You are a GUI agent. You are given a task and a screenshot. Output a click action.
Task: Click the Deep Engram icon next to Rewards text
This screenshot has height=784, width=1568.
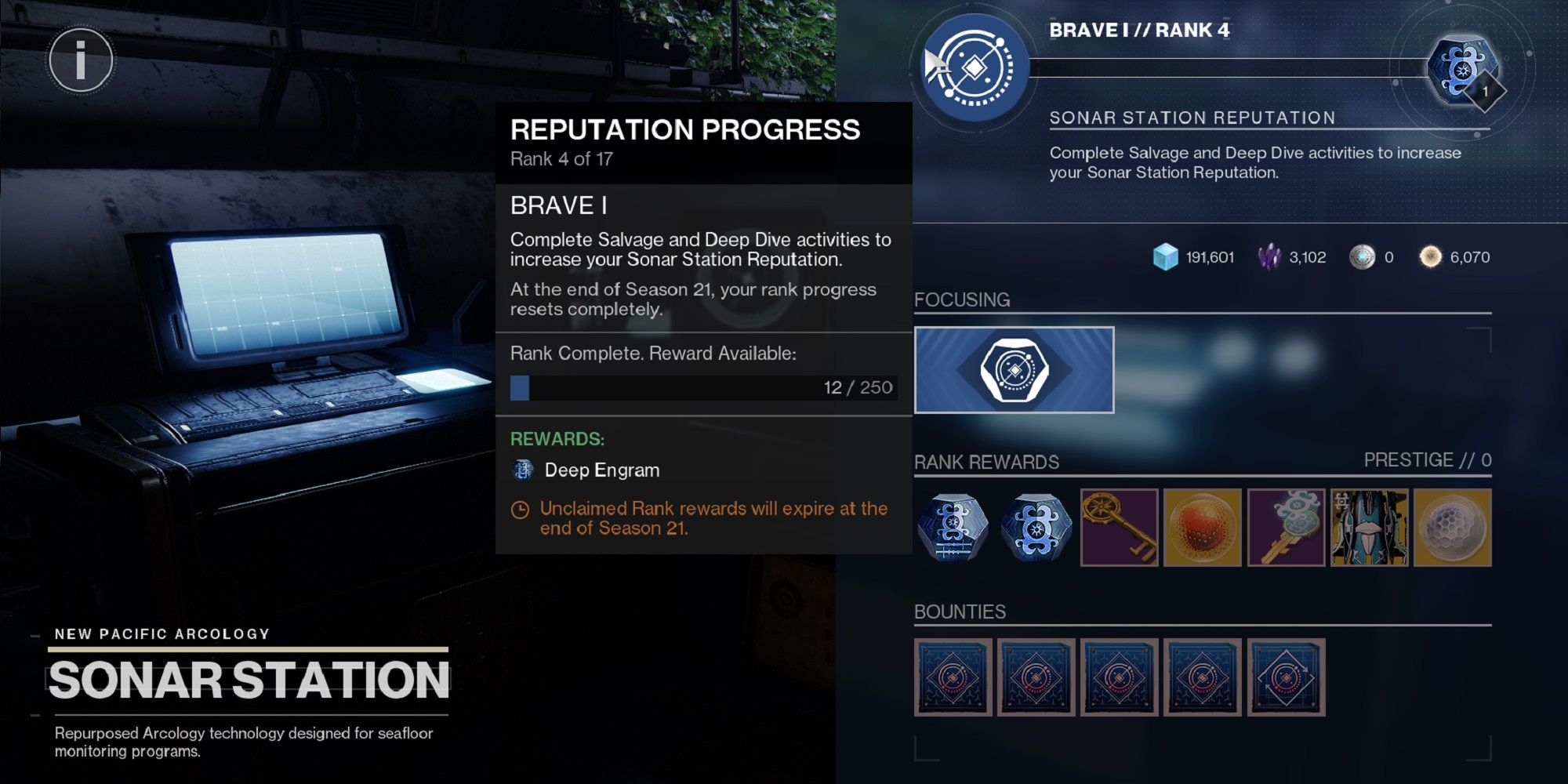coord(524,469)
